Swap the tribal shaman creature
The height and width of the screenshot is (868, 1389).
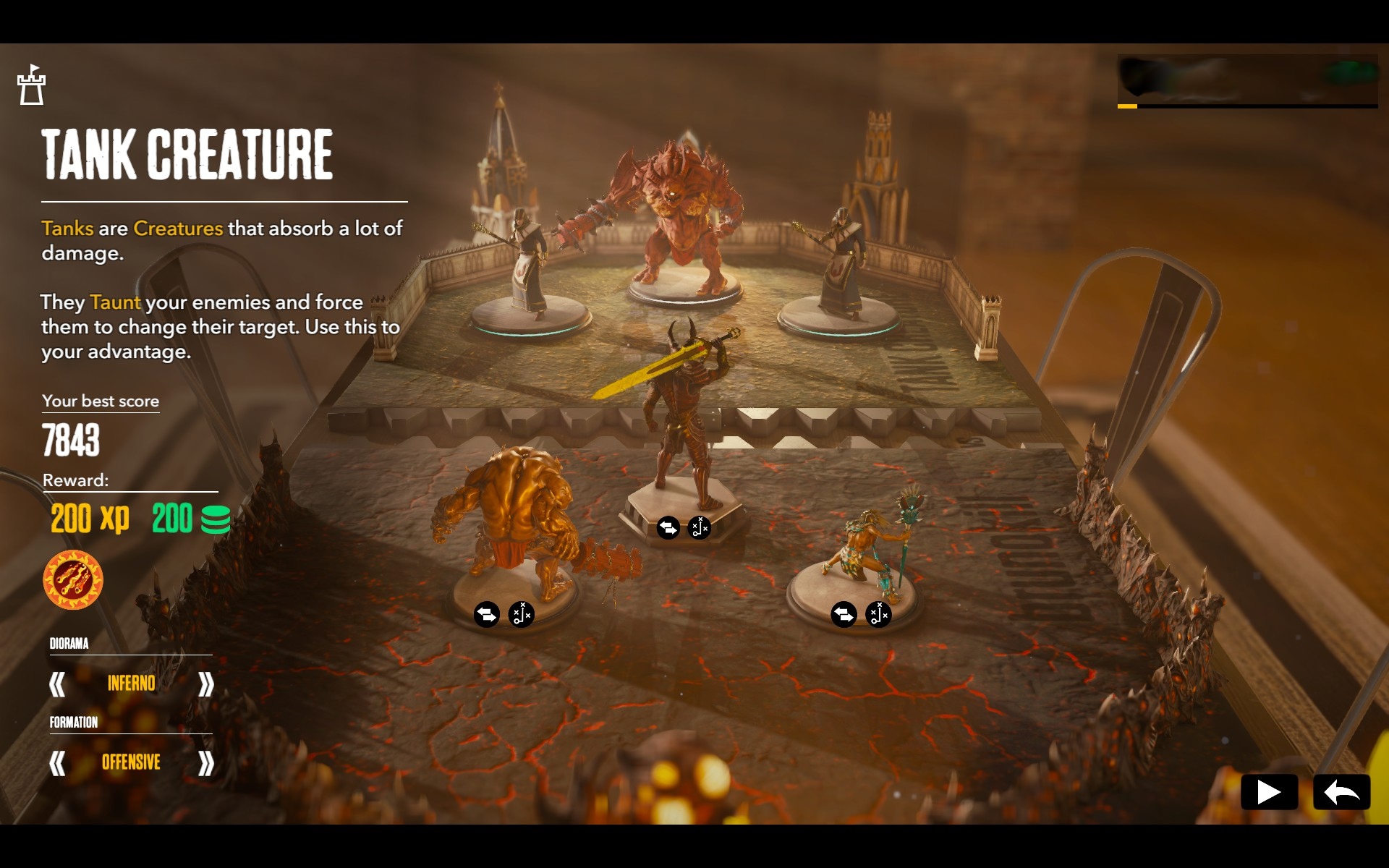(844, 615)
